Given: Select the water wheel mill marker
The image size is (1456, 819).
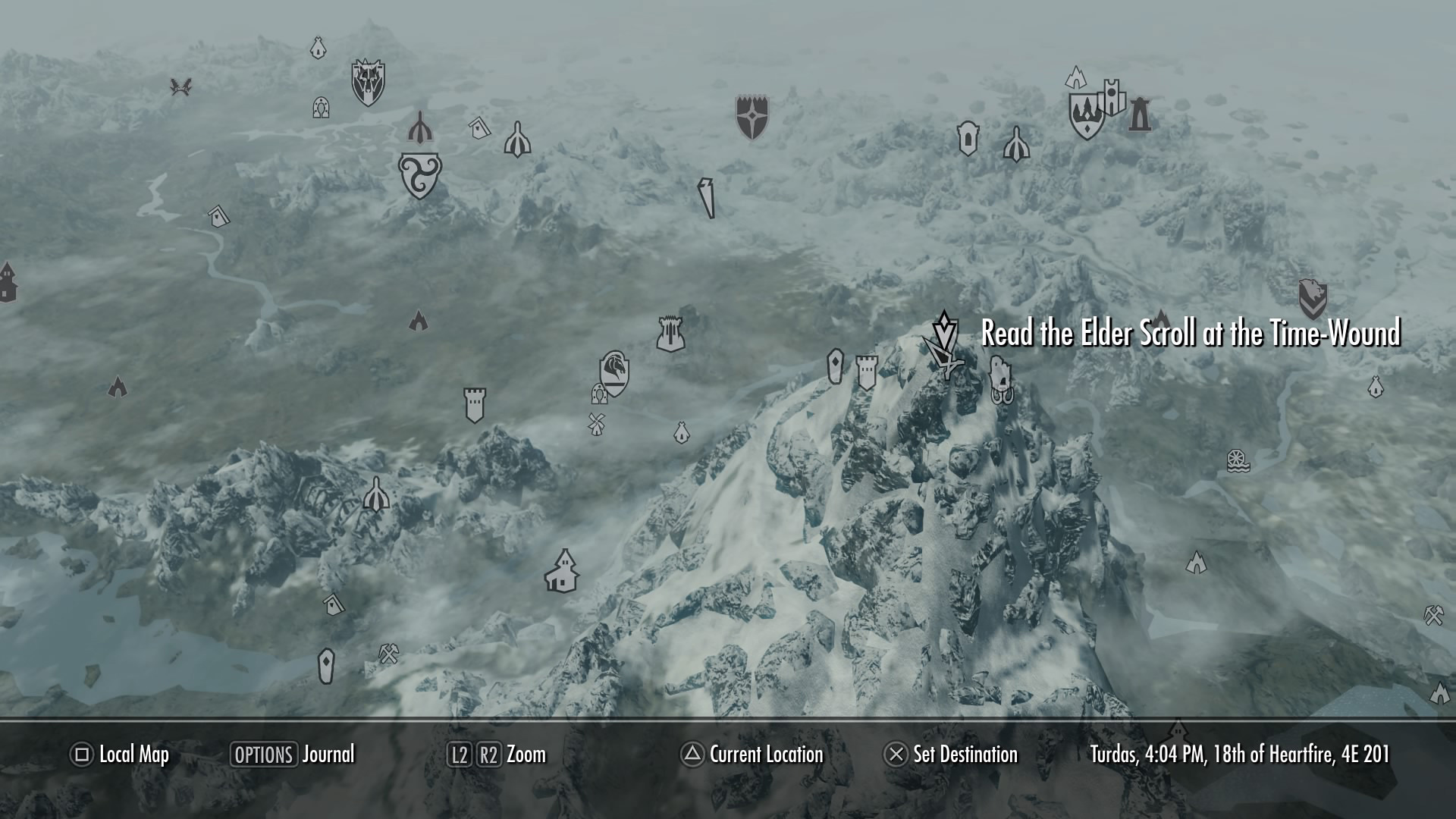Looking at the screenshot, I should [1238, 461].
